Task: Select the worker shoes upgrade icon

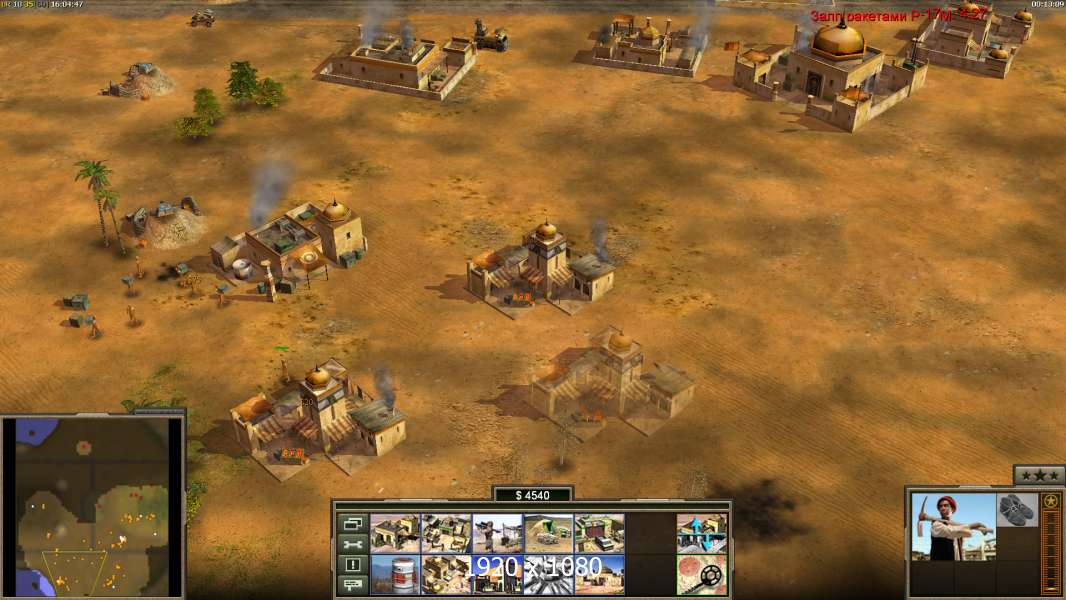Action: tap(1018, 508)
